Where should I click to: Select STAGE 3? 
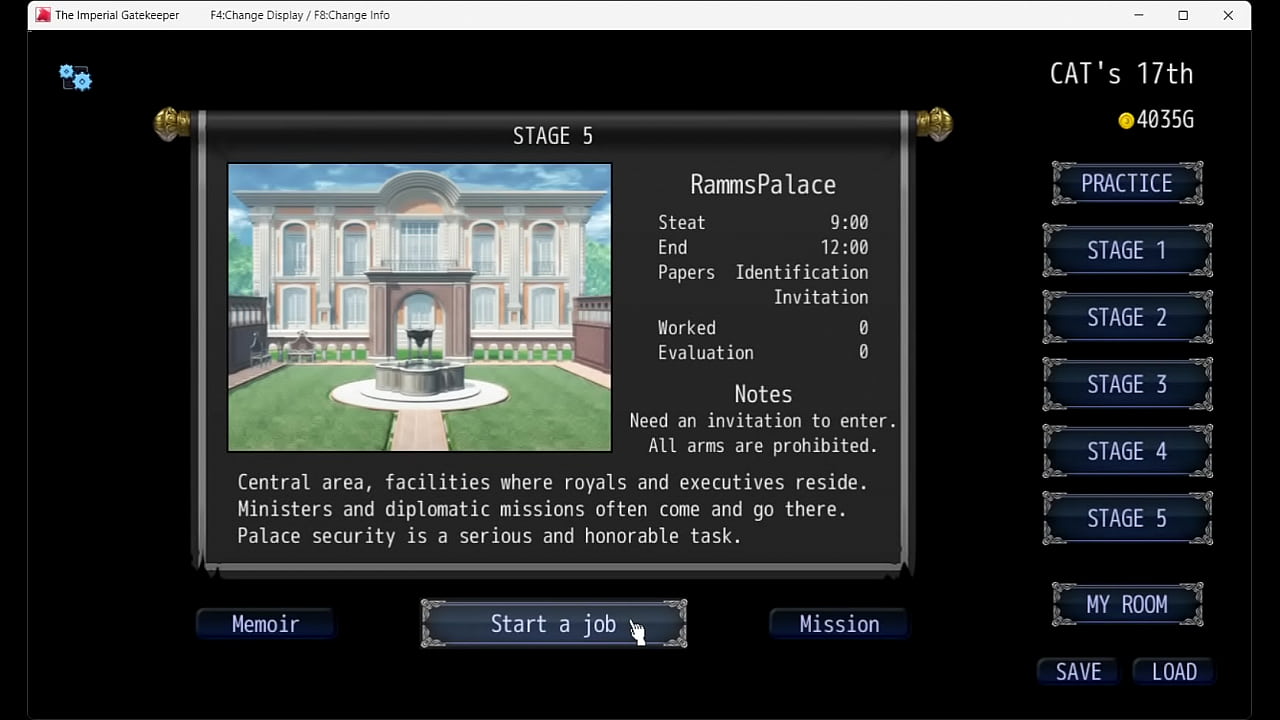(1126, 384)
